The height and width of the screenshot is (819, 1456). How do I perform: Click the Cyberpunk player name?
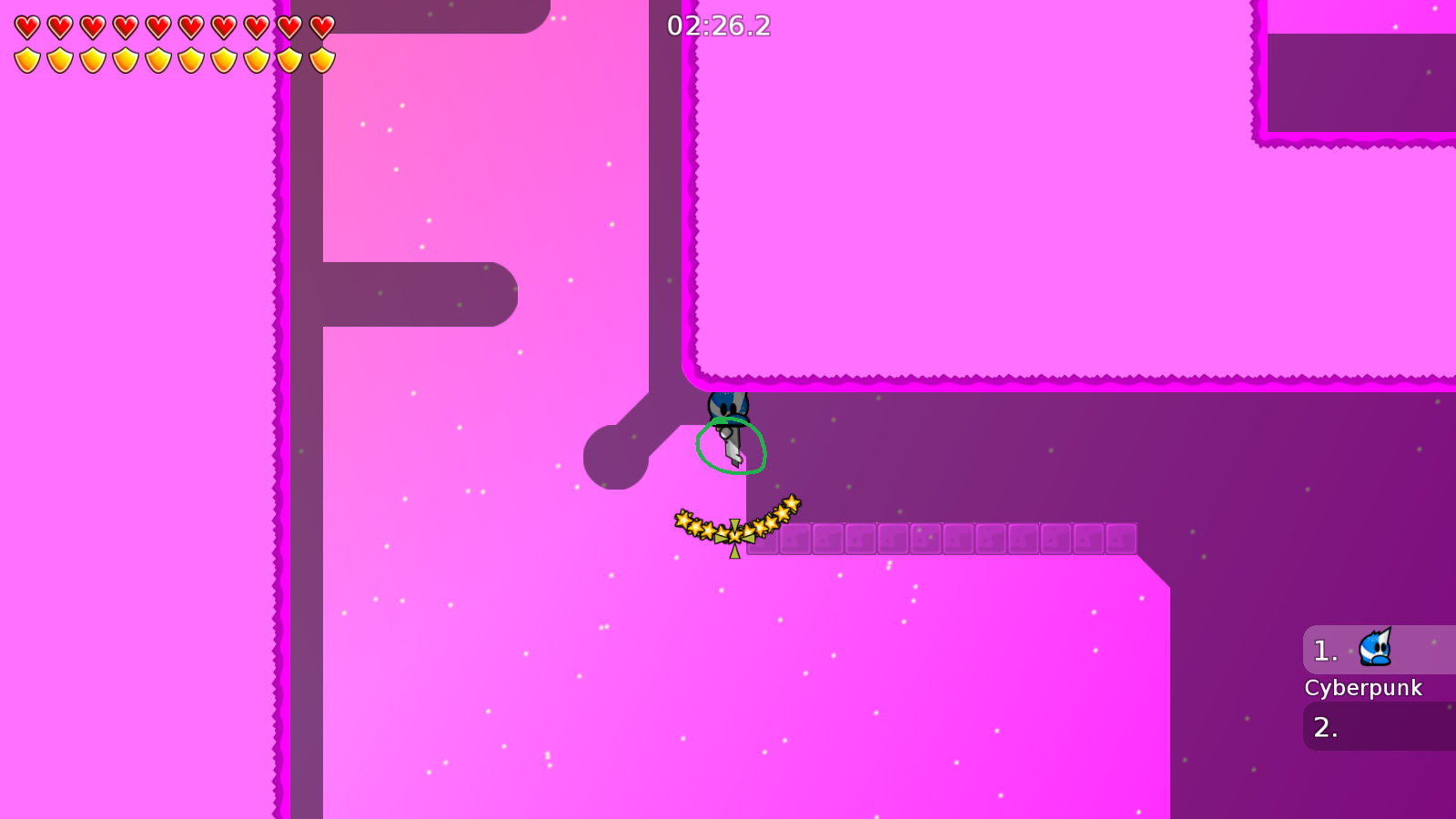1364,688
